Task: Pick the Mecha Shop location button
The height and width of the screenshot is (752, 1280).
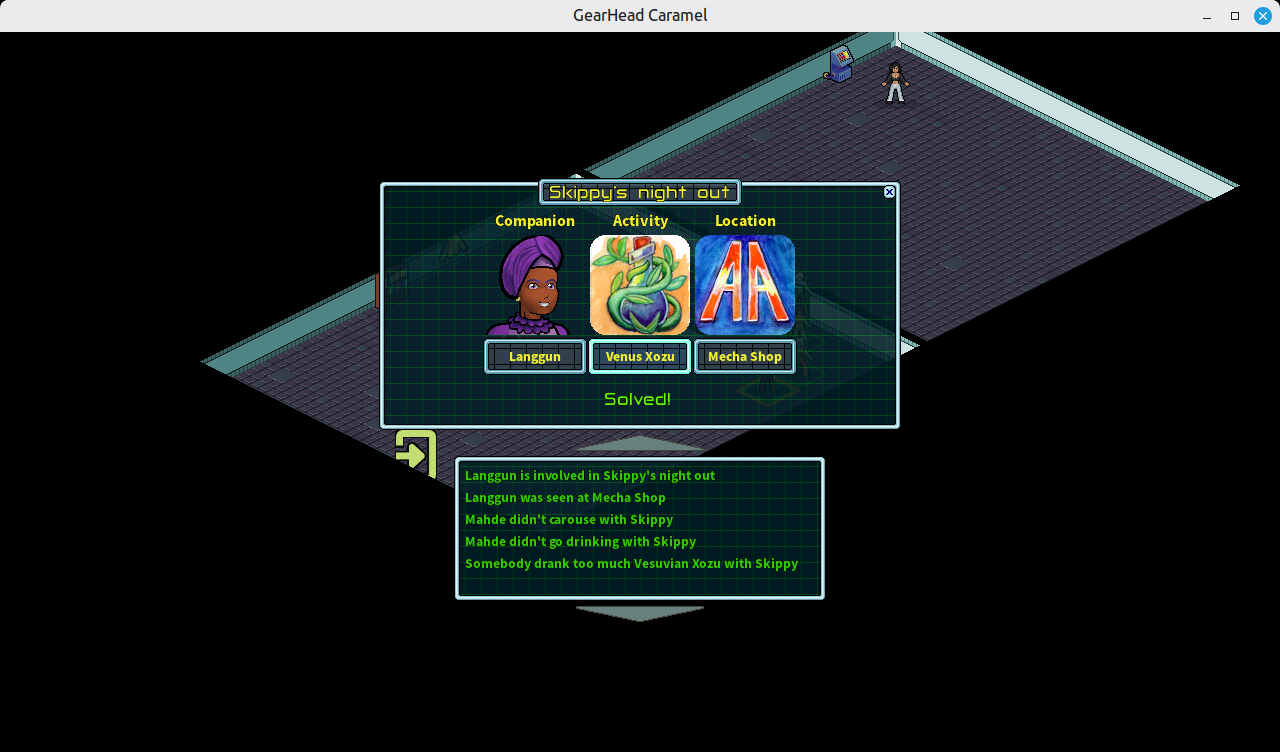Action: coord(745,357)
